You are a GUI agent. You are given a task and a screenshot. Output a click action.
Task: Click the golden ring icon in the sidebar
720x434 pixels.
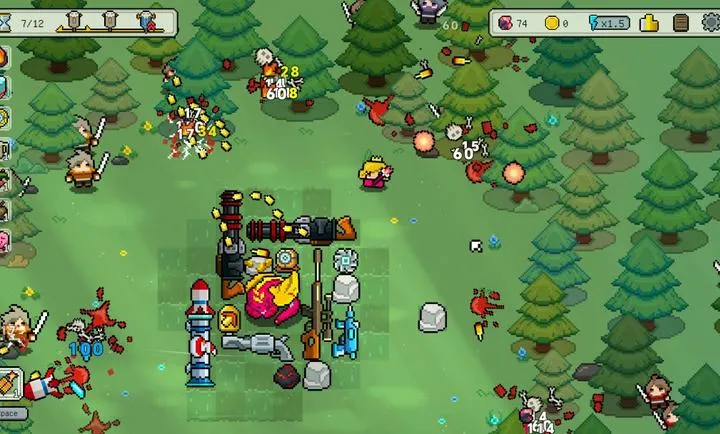tap(4, 119)
